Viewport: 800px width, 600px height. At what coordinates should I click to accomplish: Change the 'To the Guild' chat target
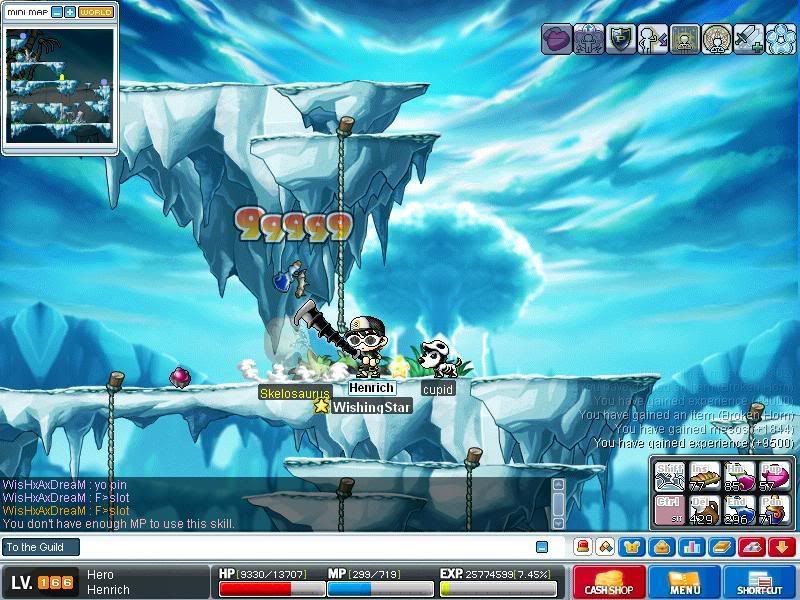point(40,547)
